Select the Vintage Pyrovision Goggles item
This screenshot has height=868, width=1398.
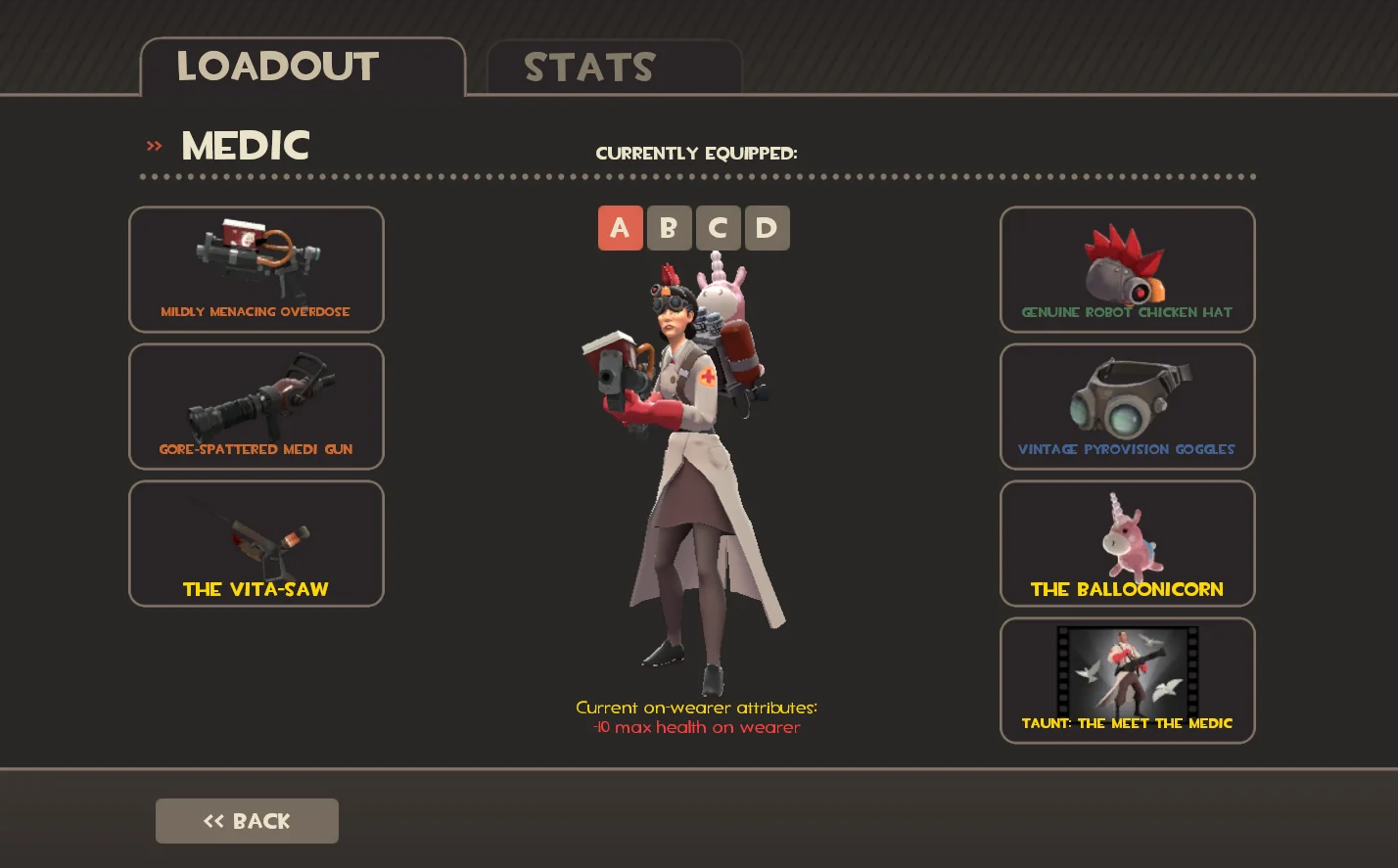point(1126,406)
